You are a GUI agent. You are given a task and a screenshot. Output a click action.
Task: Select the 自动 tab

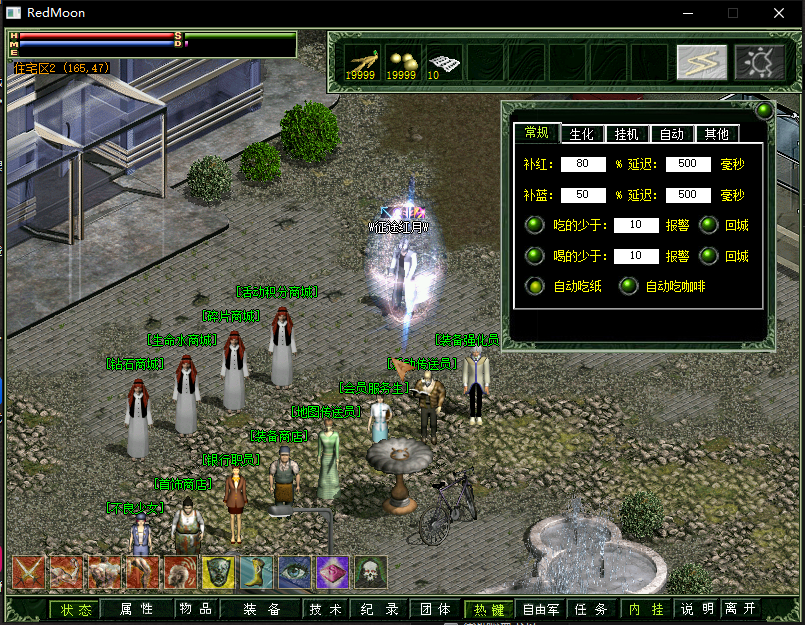click(x=672, y=134)
